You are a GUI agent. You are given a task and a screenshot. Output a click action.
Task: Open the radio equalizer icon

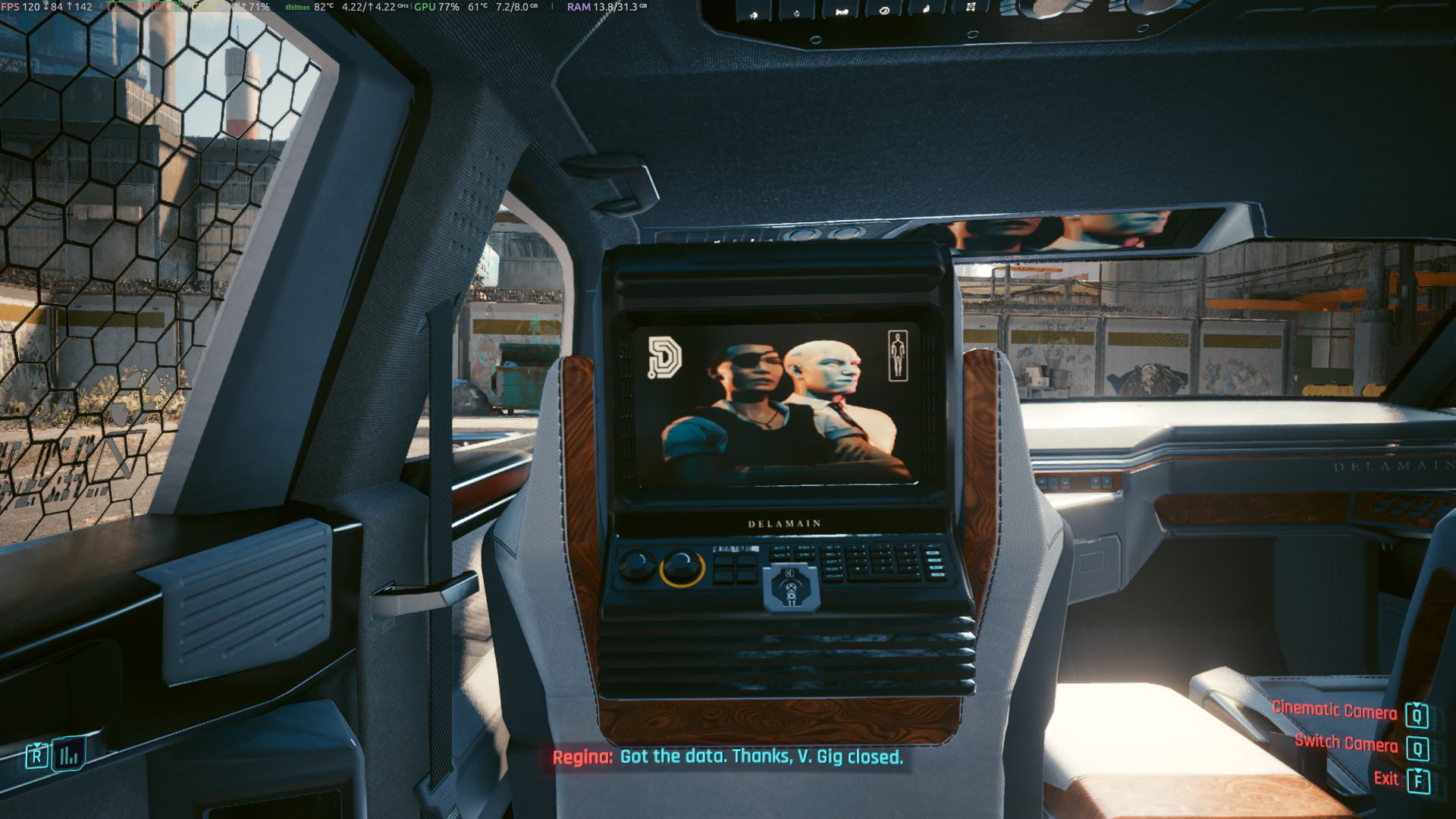[x=68, y=755]
